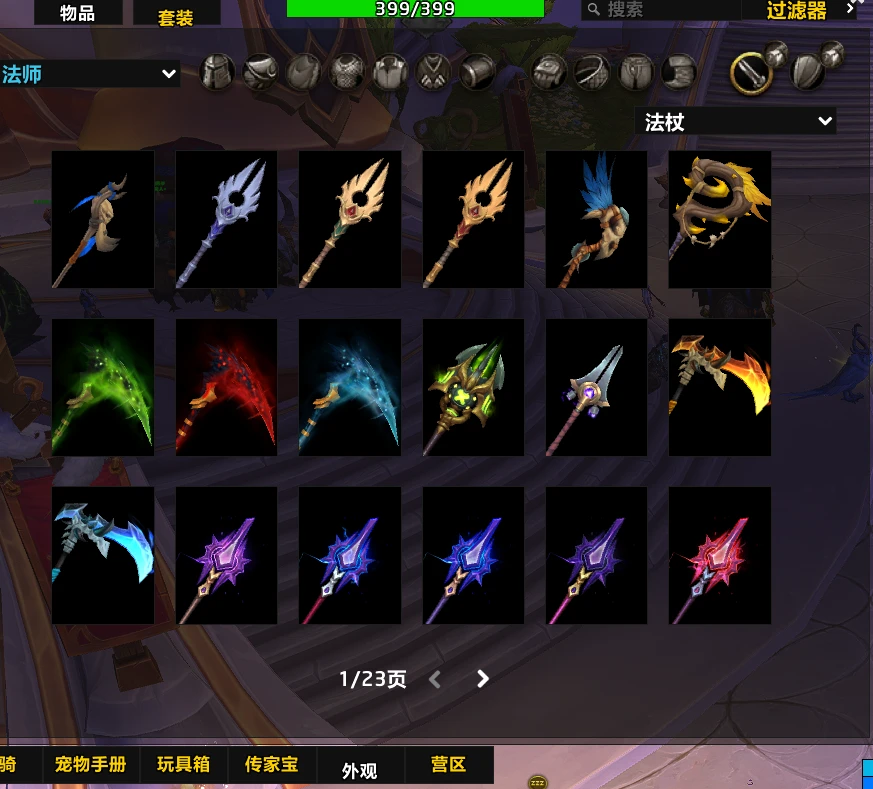Select the head helmet slot icon
The image size is (873, 789).
218,72
